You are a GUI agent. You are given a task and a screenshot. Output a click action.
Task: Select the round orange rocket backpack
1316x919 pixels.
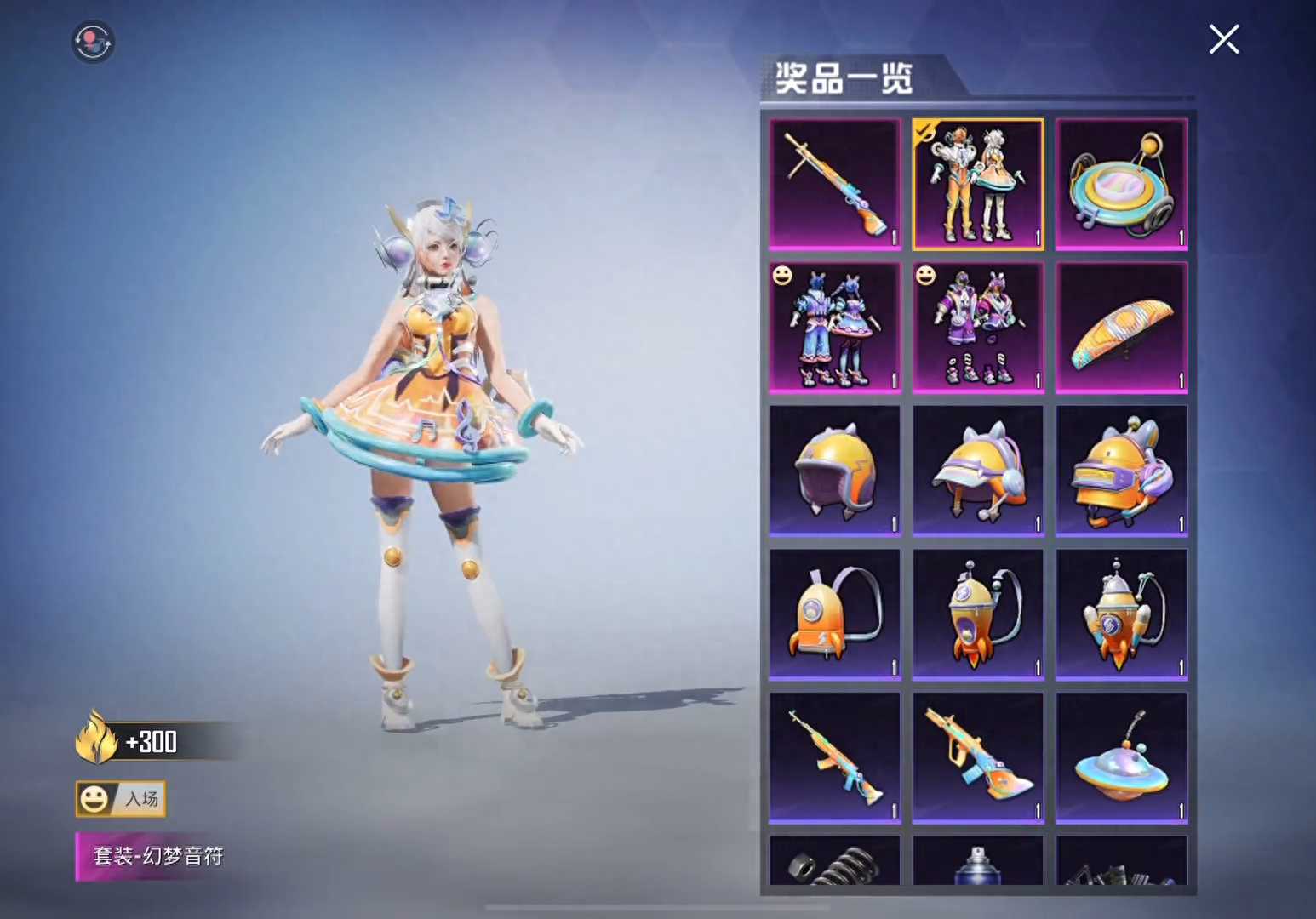point(978,614)
